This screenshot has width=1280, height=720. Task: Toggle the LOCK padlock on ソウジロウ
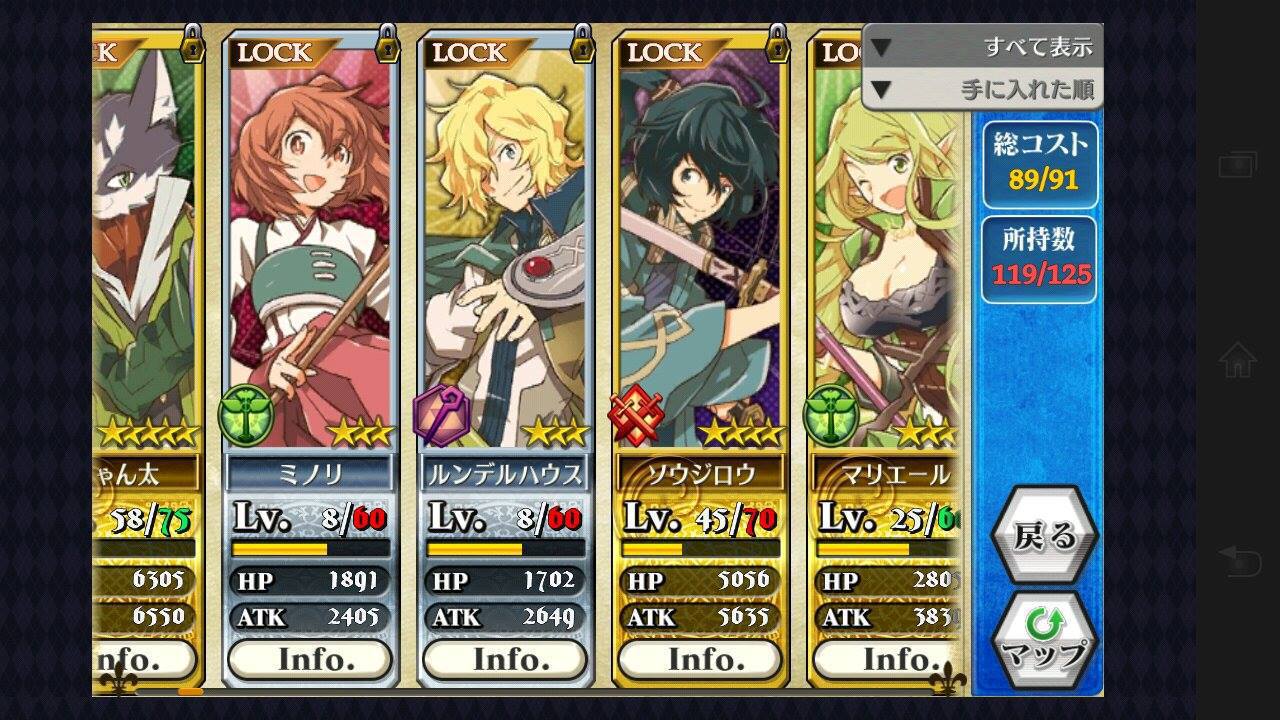click(776, 45)
